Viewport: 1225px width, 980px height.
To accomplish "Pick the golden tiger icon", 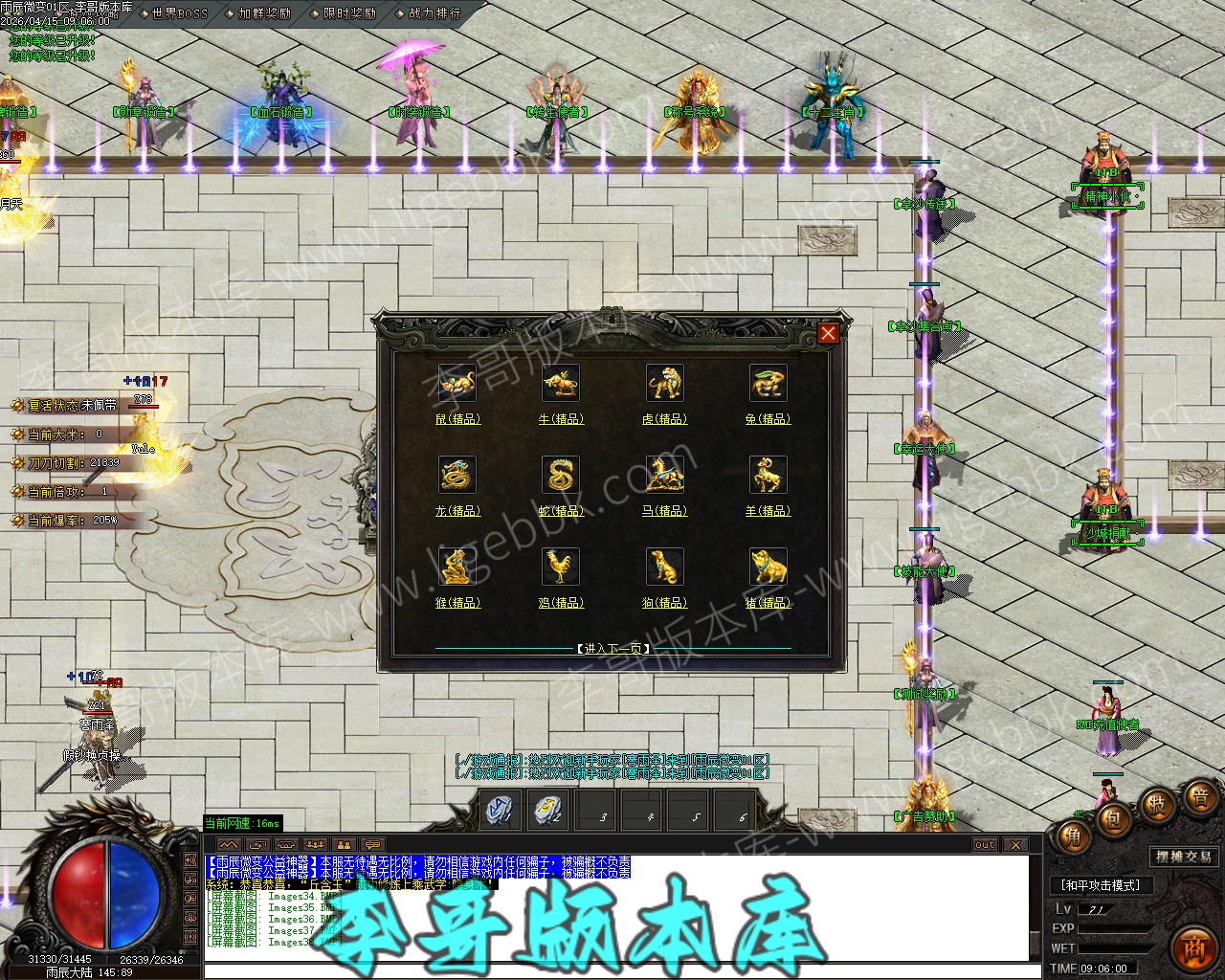I will pos(664,384).
